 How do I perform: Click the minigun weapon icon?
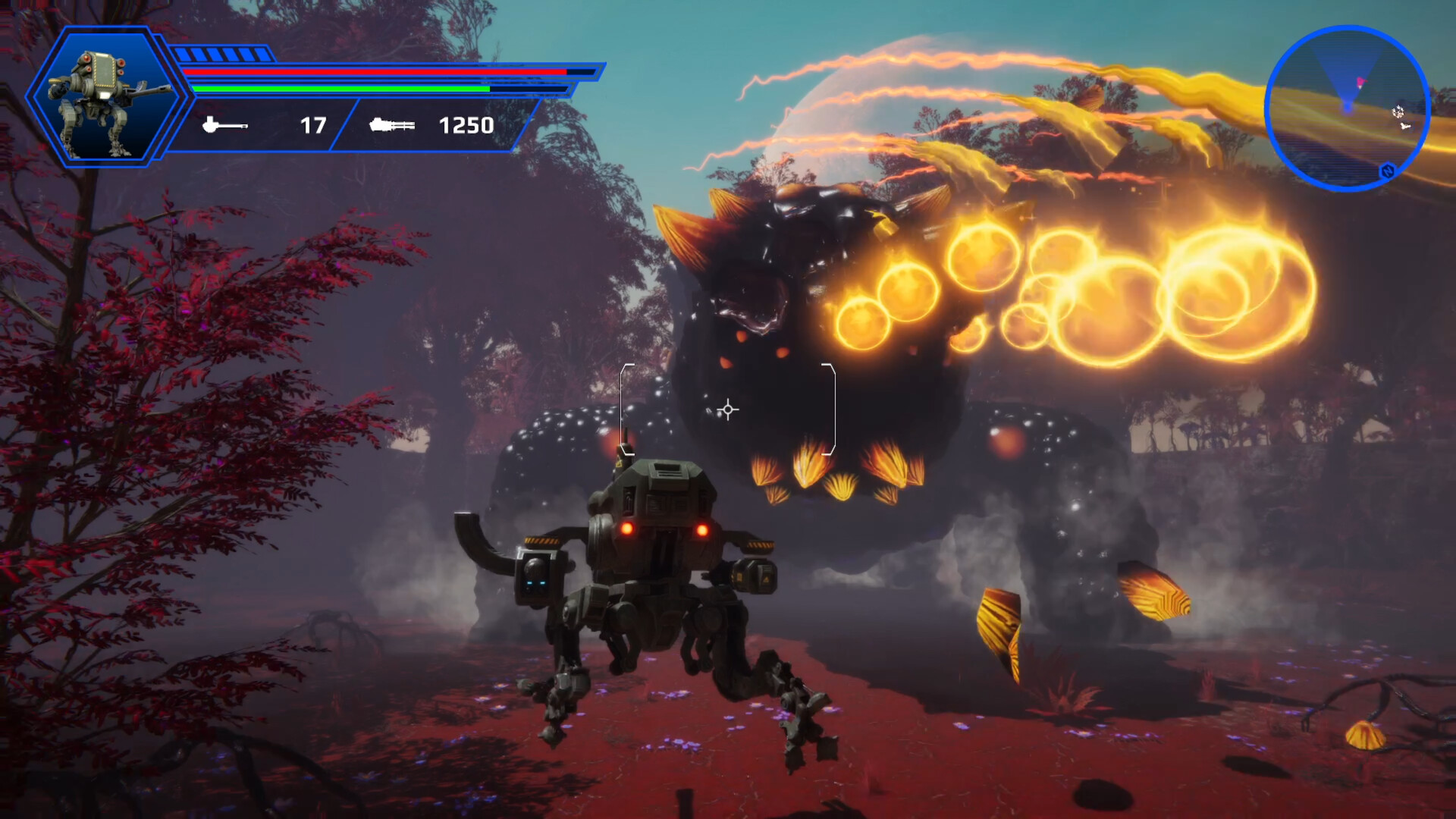[x=393, y=125]
